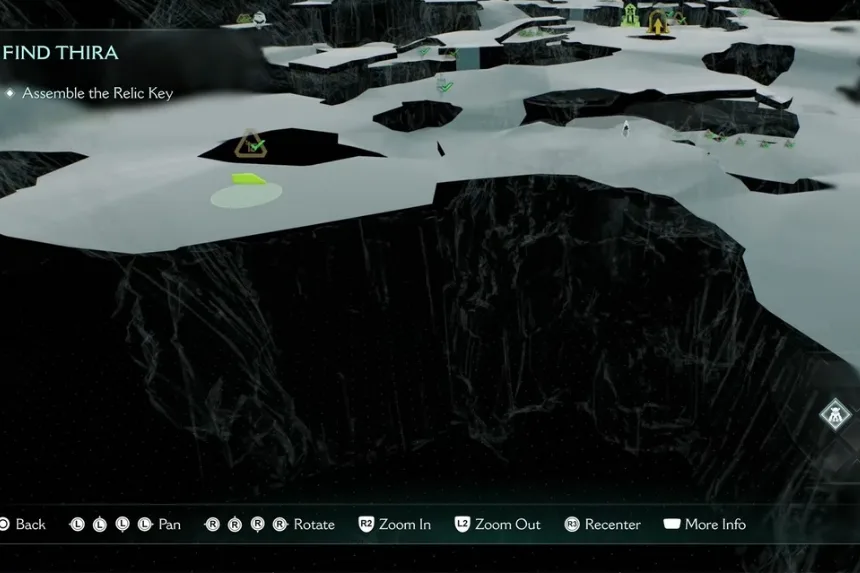
Task: Select the green building marker beside the archway
Action: pyautogui.click(x=631, y=15)
